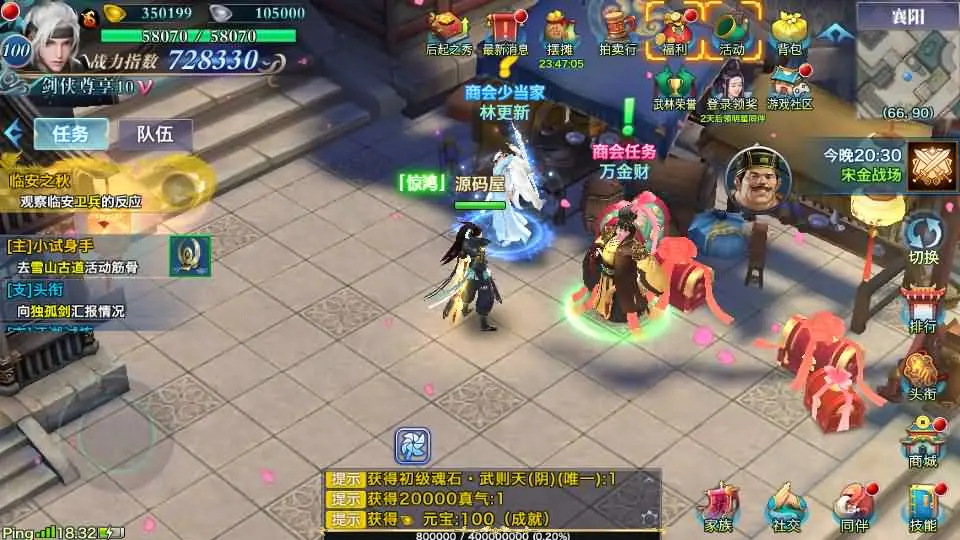
Task: Tap the 切换 switch button
Action: (x=923, y=240)
